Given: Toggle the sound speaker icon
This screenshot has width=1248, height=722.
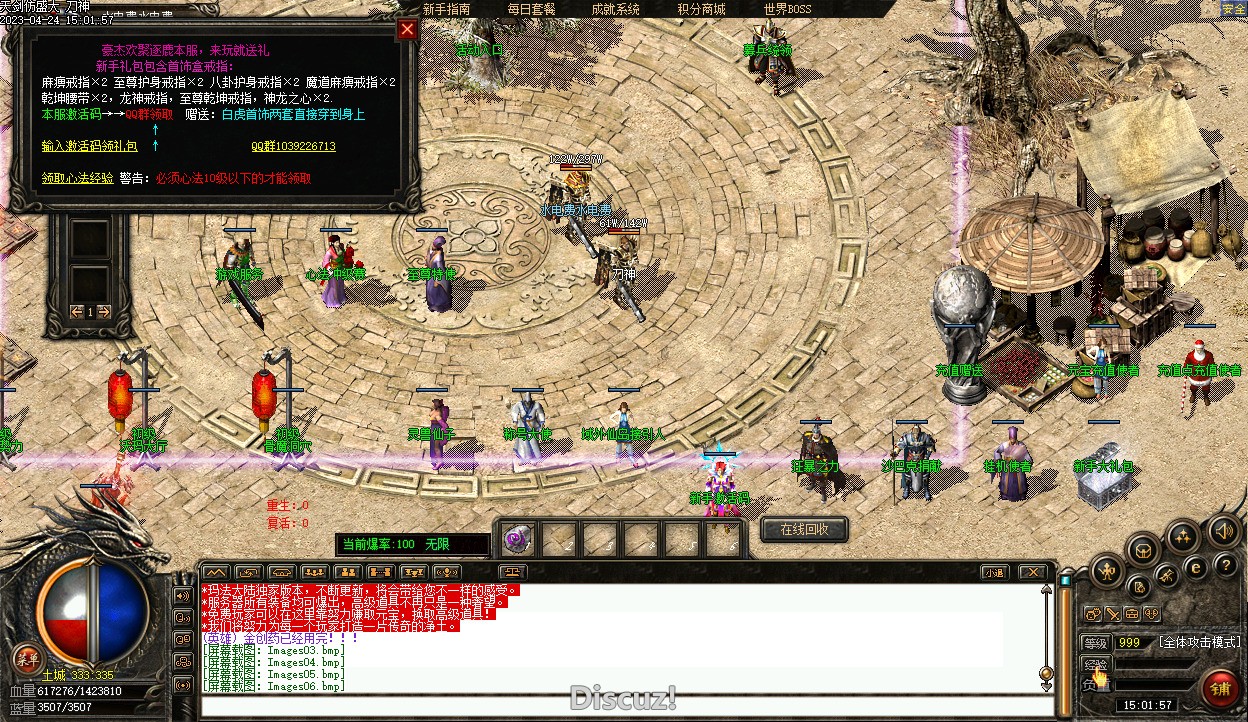Looking at the screenshot, I should click(1222, 530).
